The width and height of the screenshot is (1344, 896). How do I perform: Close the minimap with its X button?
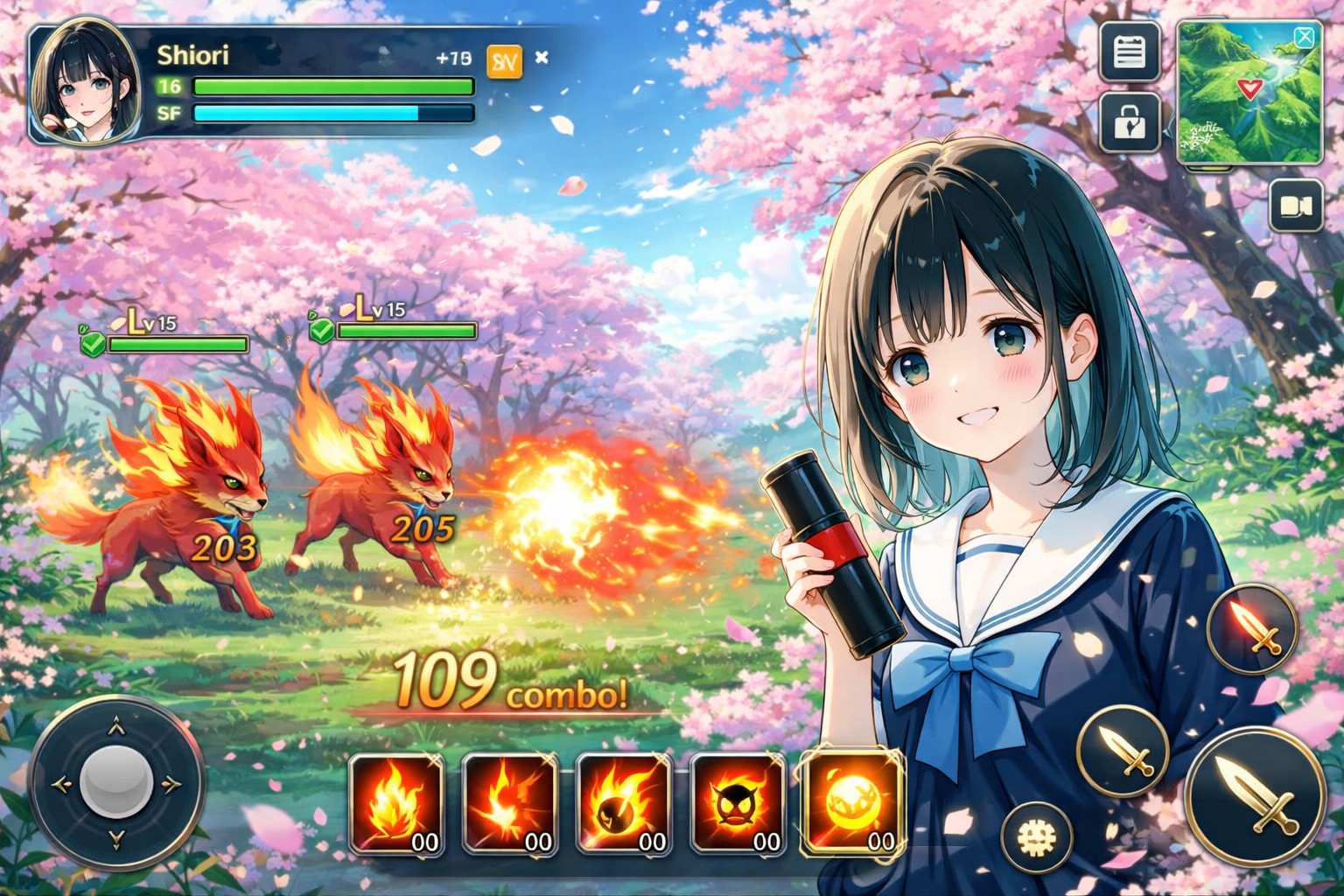click(1304, 37)
